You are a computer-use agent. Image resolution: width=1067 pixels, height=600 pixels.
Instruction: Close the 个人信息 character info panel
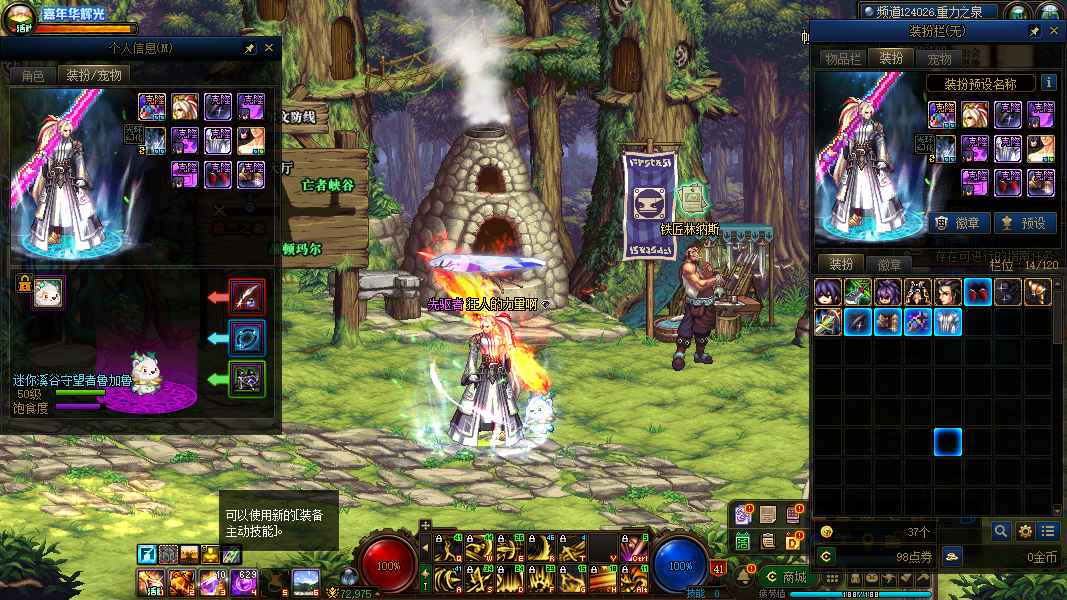tap(269, 47)
